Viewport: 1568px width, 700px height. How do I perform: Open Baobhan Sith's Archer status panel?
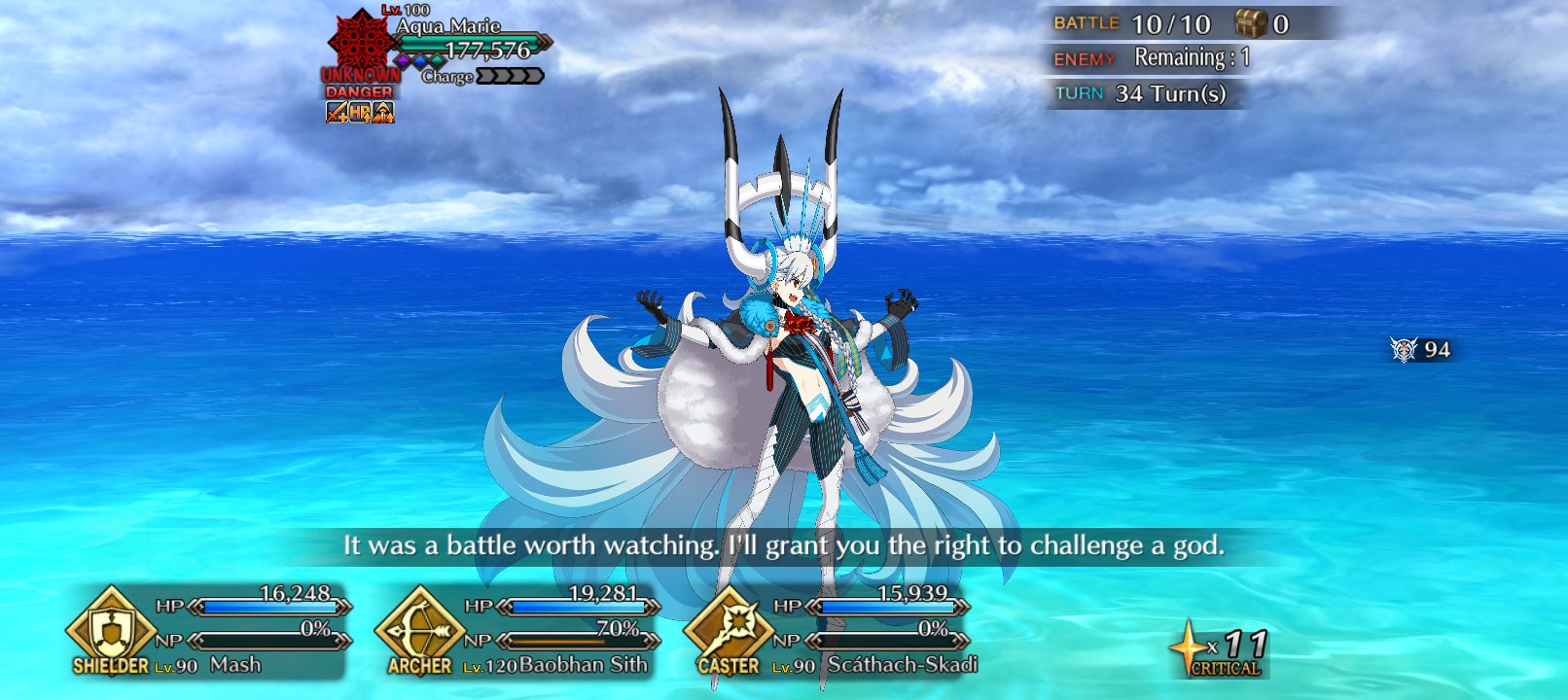(x=517, y=633)
